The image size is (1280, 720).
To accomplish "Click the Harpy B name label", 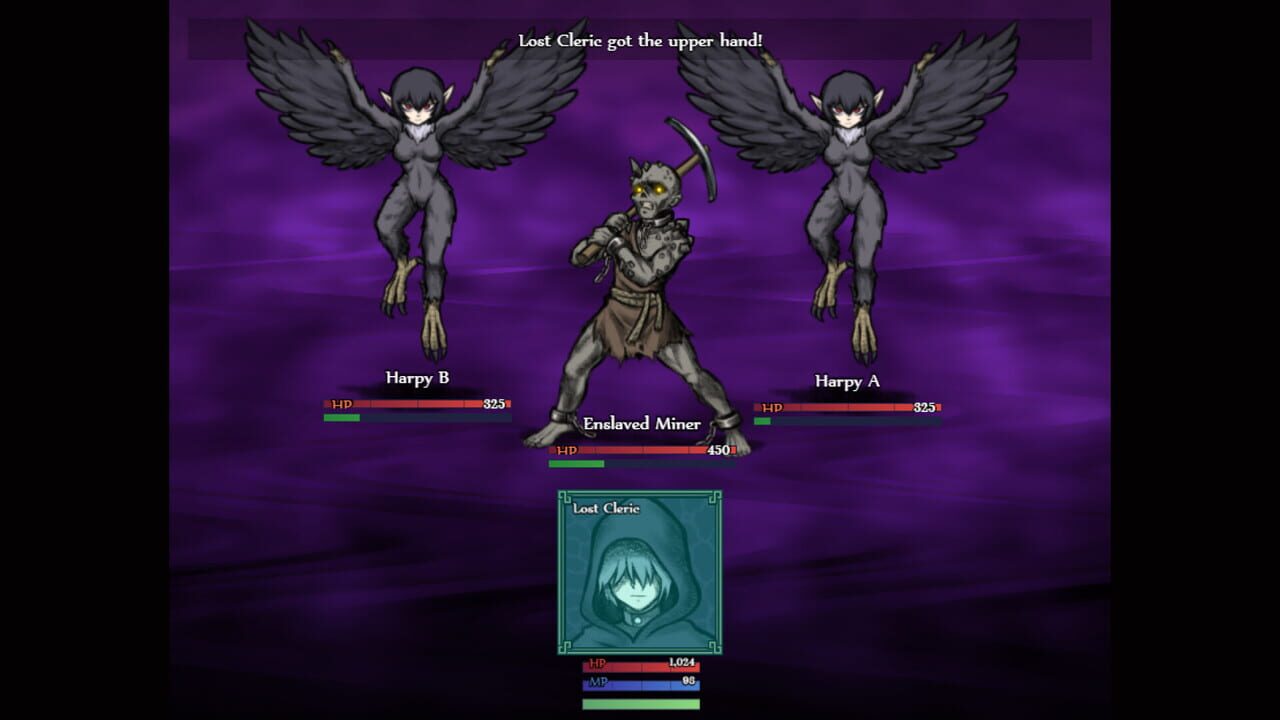I will [416, 378].
